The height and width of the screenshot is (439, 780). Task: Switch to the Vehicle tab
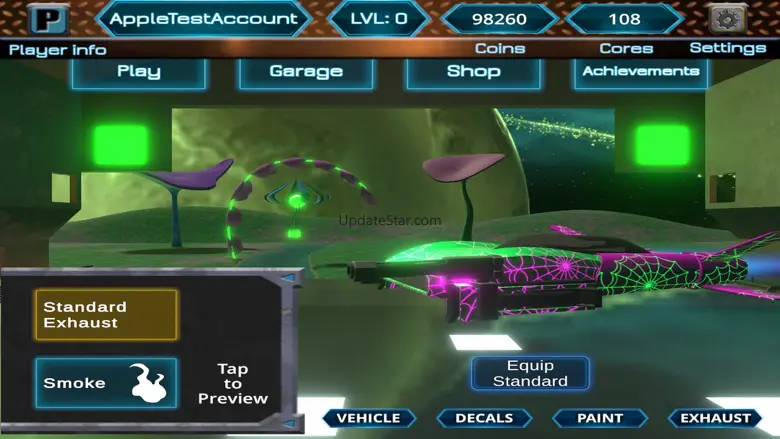click(x=368, y=418)
